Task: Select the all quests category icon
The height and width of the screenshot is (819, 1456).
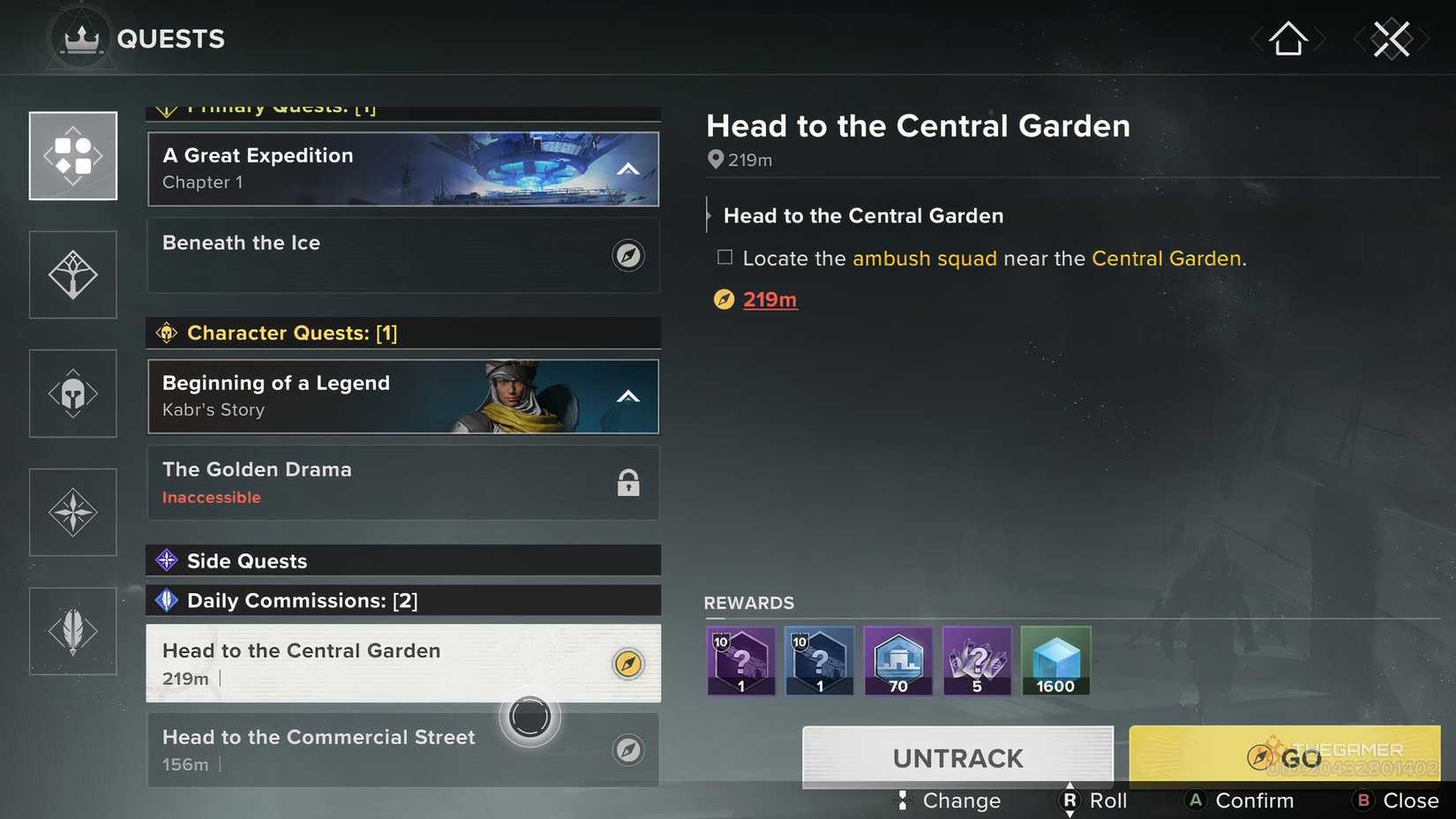Action: click(x=72, y=156)
